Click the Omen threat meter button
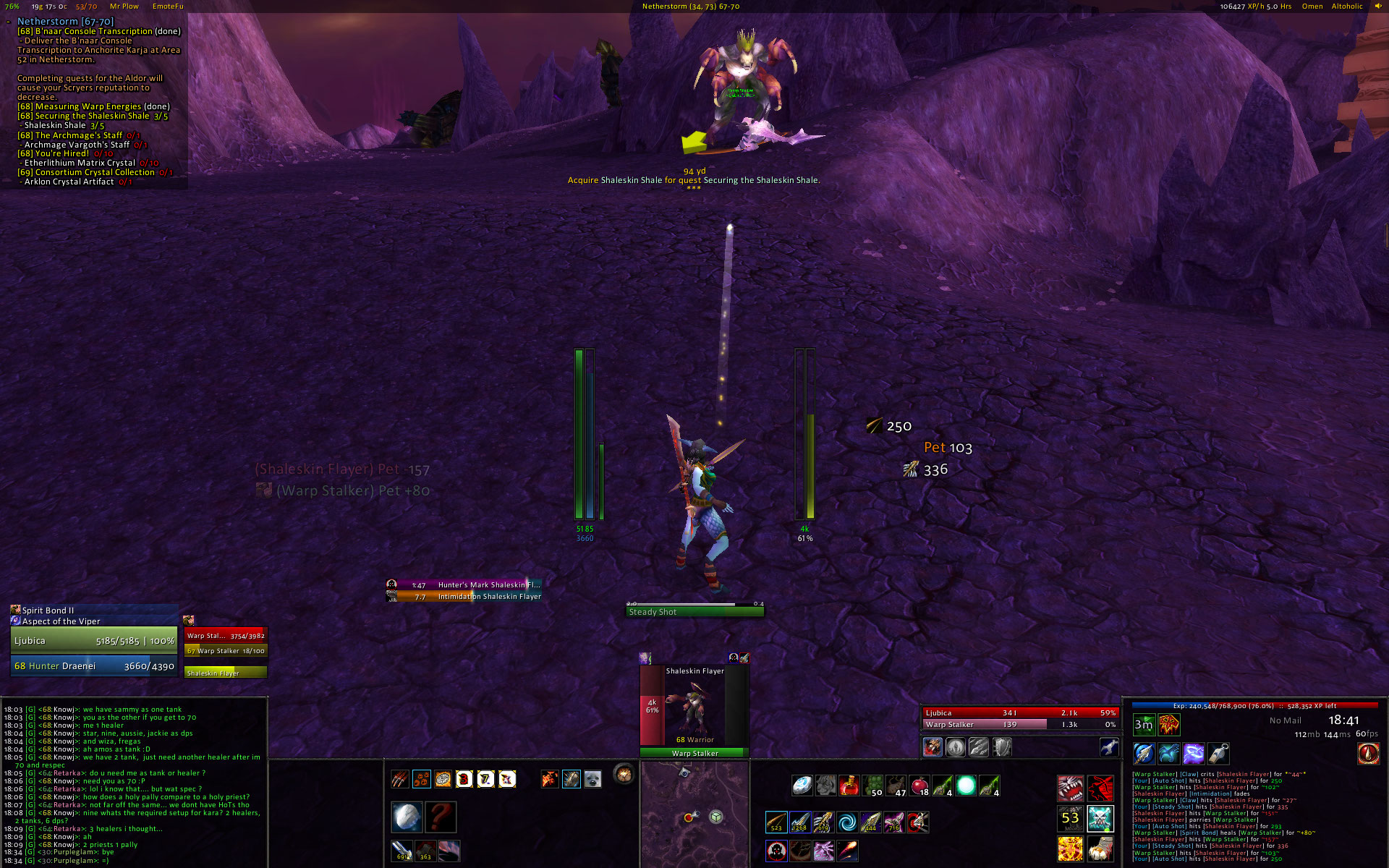 pyautogui.click(x=1312, y=7)
